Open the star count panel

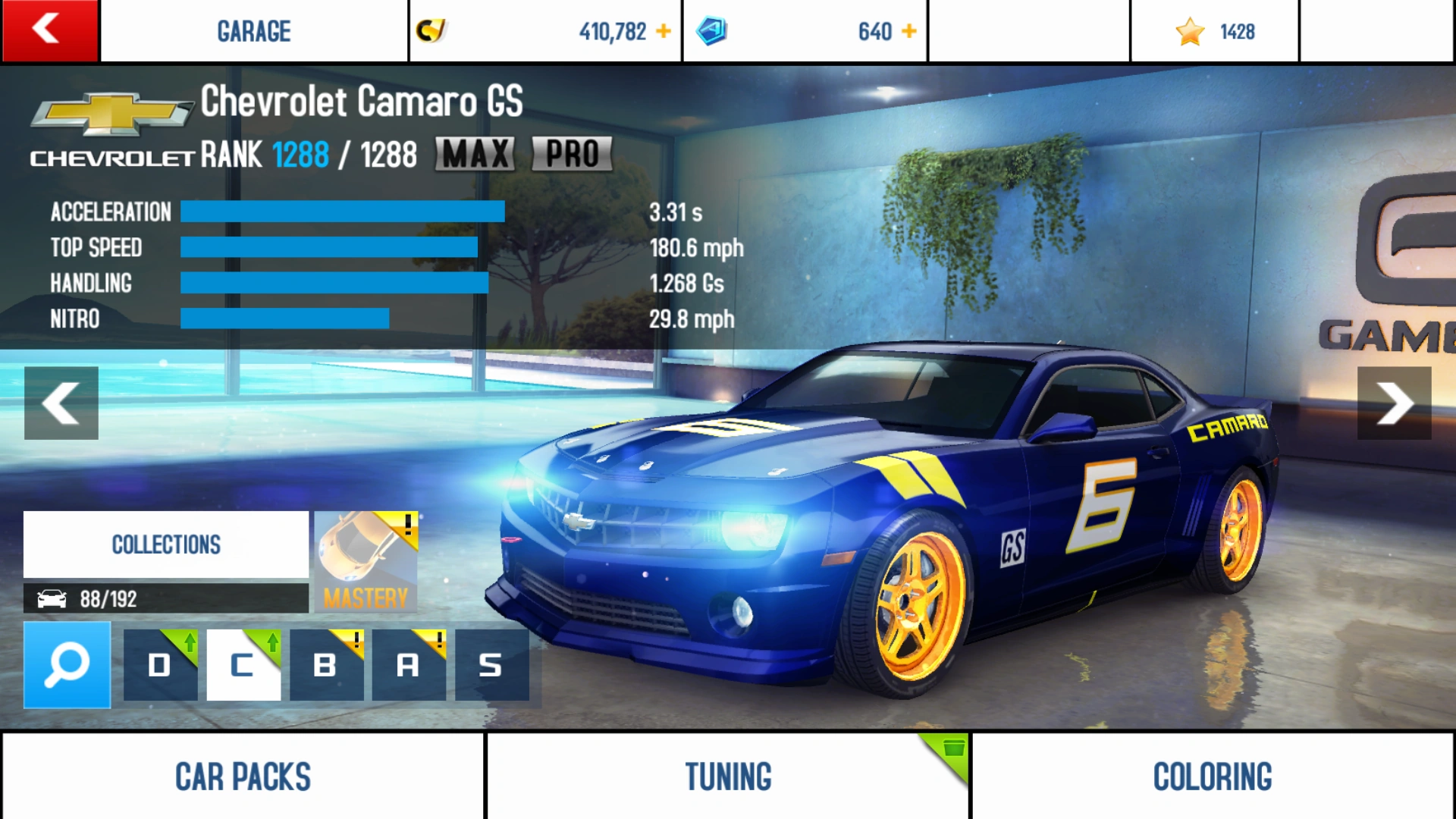point(1215,31)
